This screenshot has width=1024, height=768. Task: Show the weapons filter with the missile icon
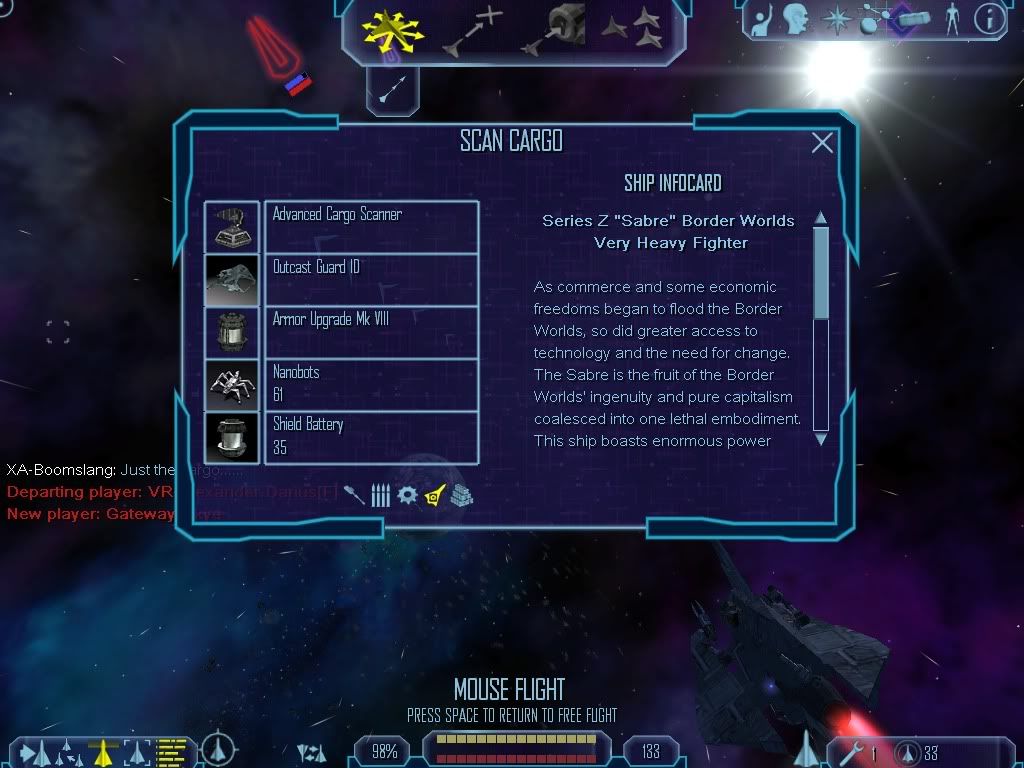(x=355, y=495)
